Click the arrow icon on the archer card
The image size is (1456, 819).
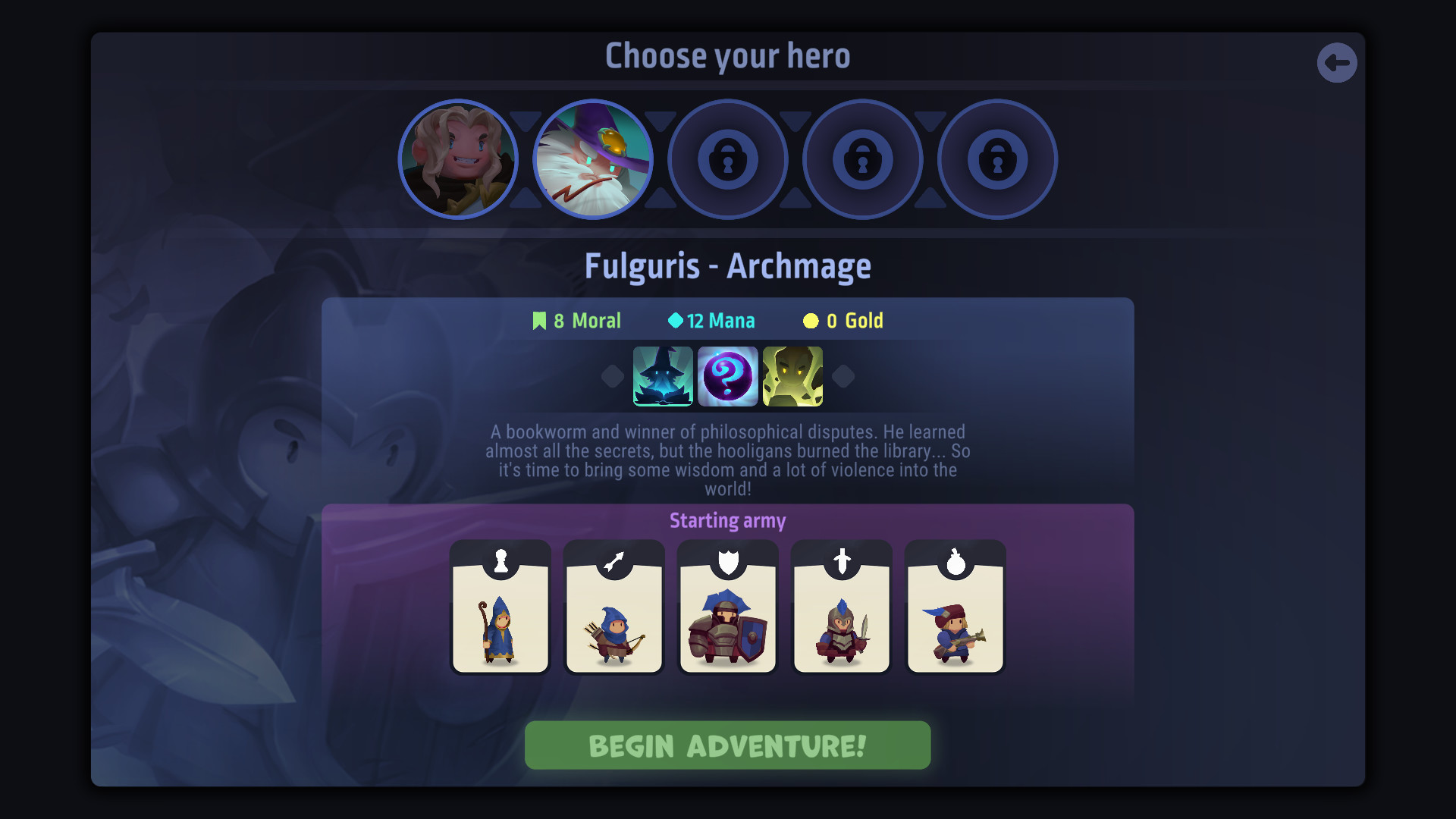coord(613,560)
